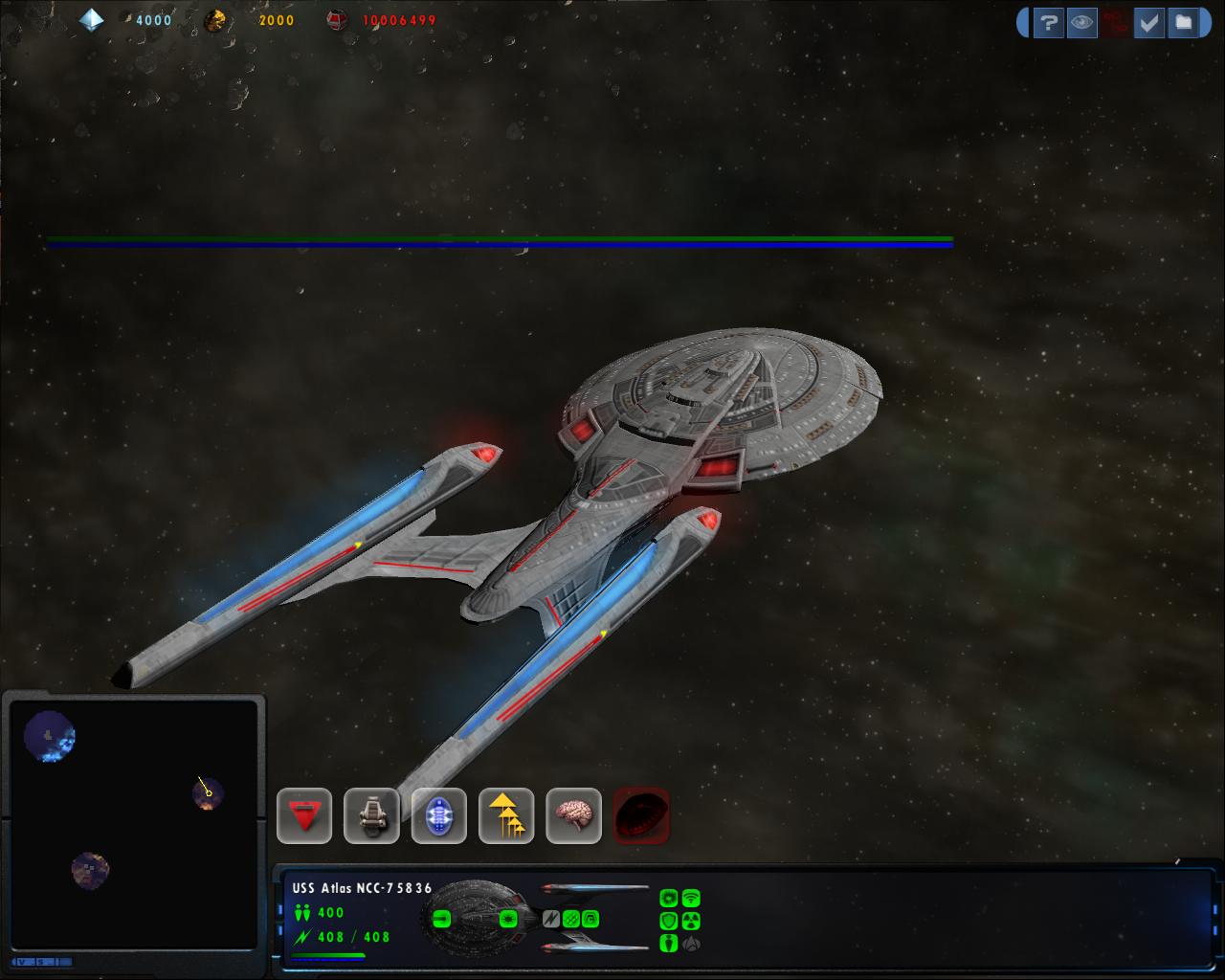Toggle the minimap V button
Viewport: 1225px width, 980px height.
tap(22, 962)
